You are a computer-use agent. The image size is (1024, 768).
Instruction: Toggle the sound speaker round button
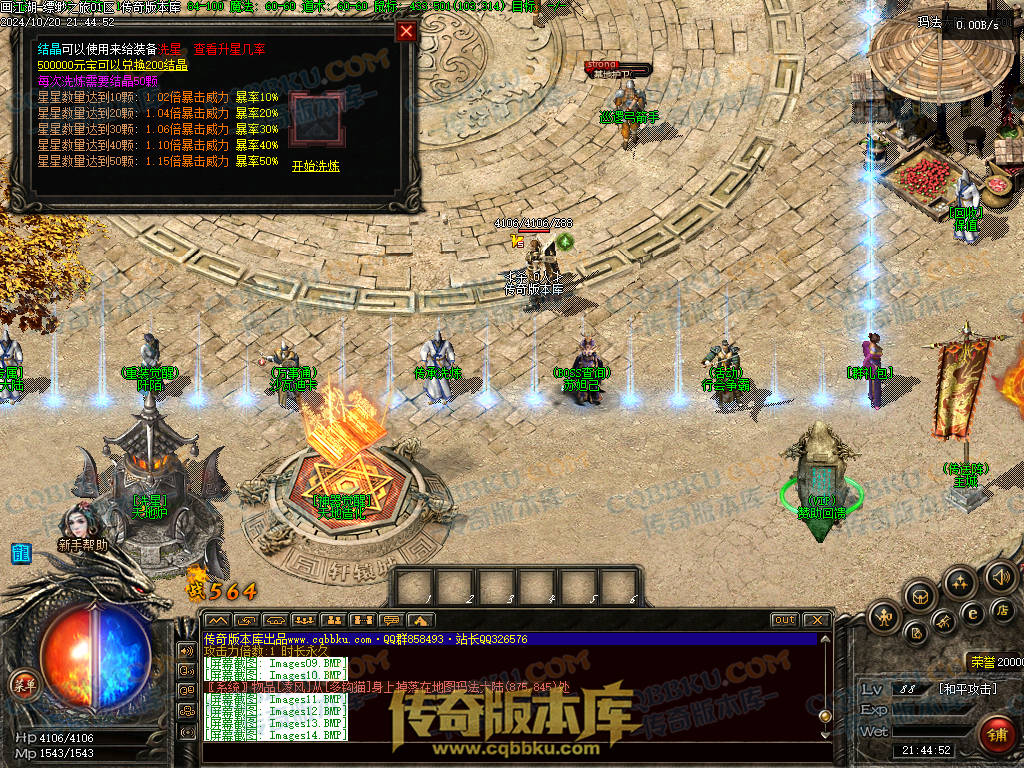pos(1000,576)
